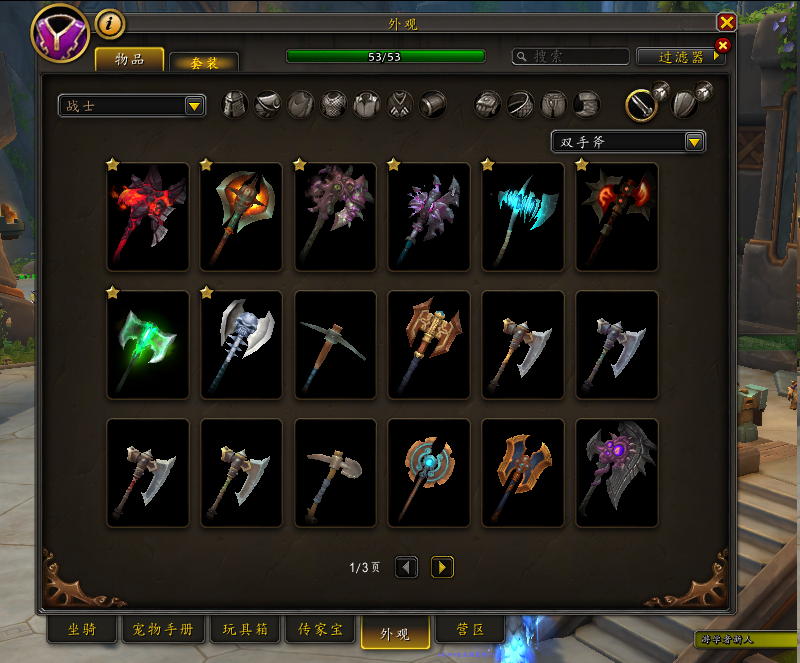The image size is (800, 663).
Task: Select the 物品 items tab
Action: click(x=129, y=59)
